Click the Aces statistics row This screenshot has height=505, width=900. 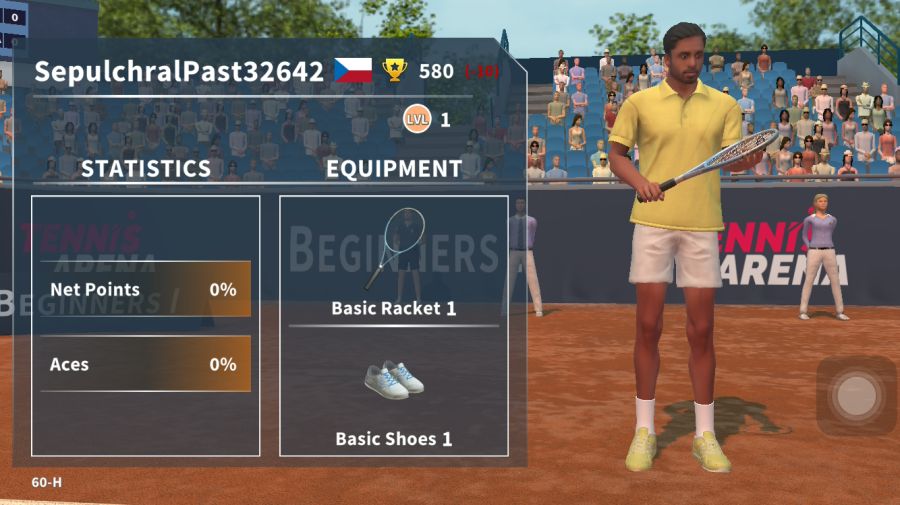point(146,365)
